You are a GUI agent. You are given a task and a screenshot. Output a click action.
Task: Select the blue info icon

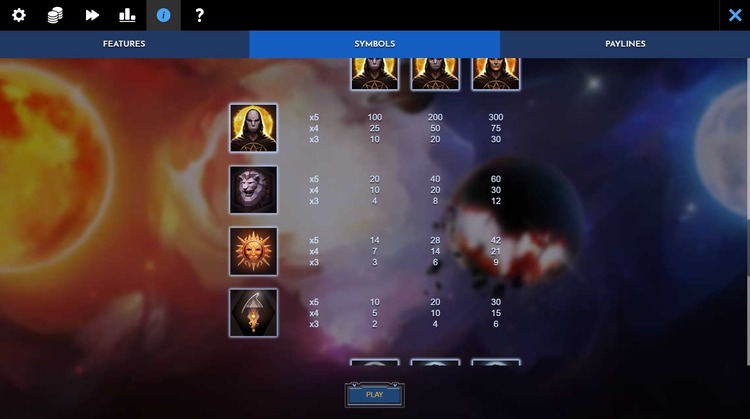[x=164, y=15]
